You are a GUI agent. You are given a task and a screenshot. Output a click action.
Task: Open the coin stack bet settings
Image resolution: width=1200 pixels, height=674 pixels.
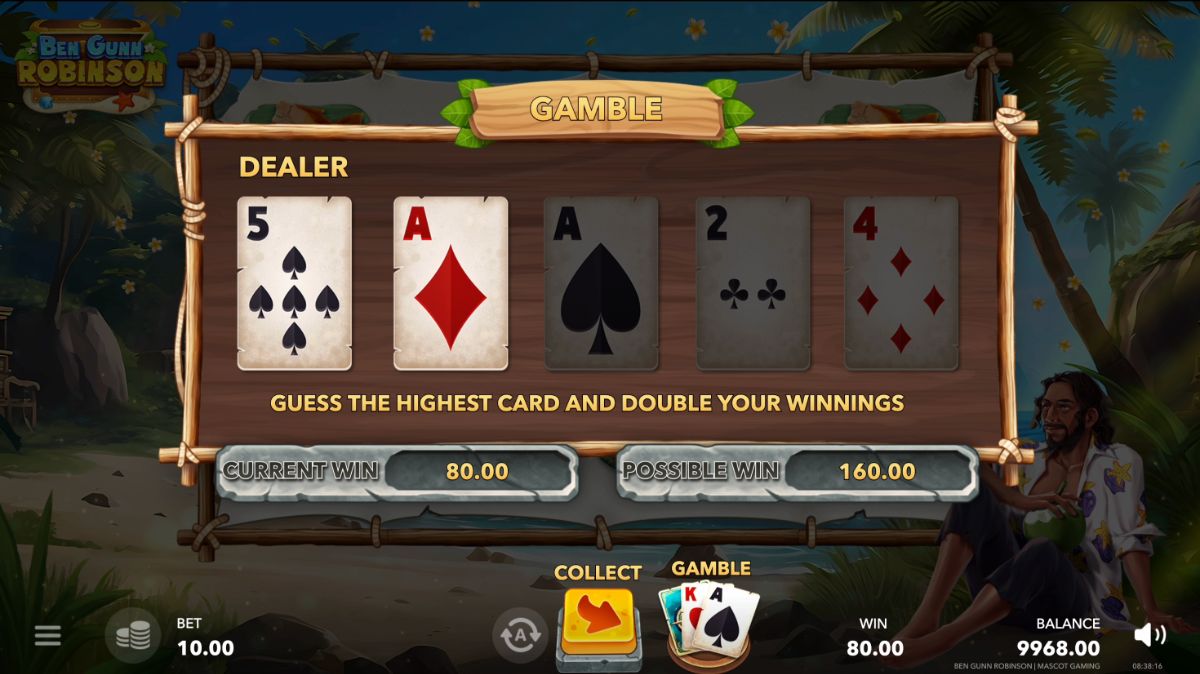click(133, 636)
